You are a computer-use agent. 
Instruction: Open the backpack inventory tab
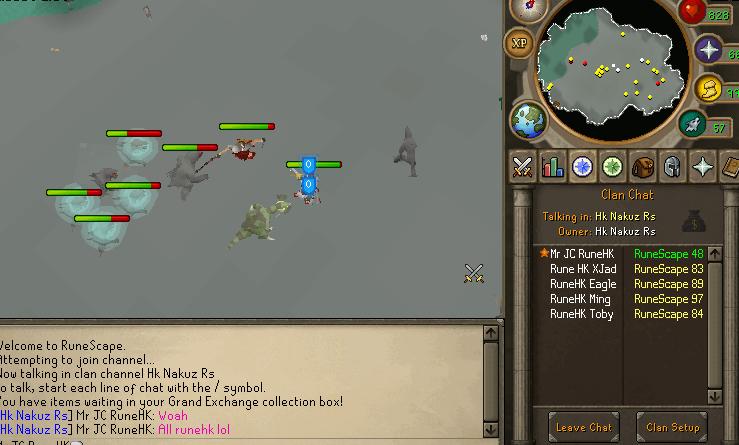pyautogui.click(x=642, y=167)
